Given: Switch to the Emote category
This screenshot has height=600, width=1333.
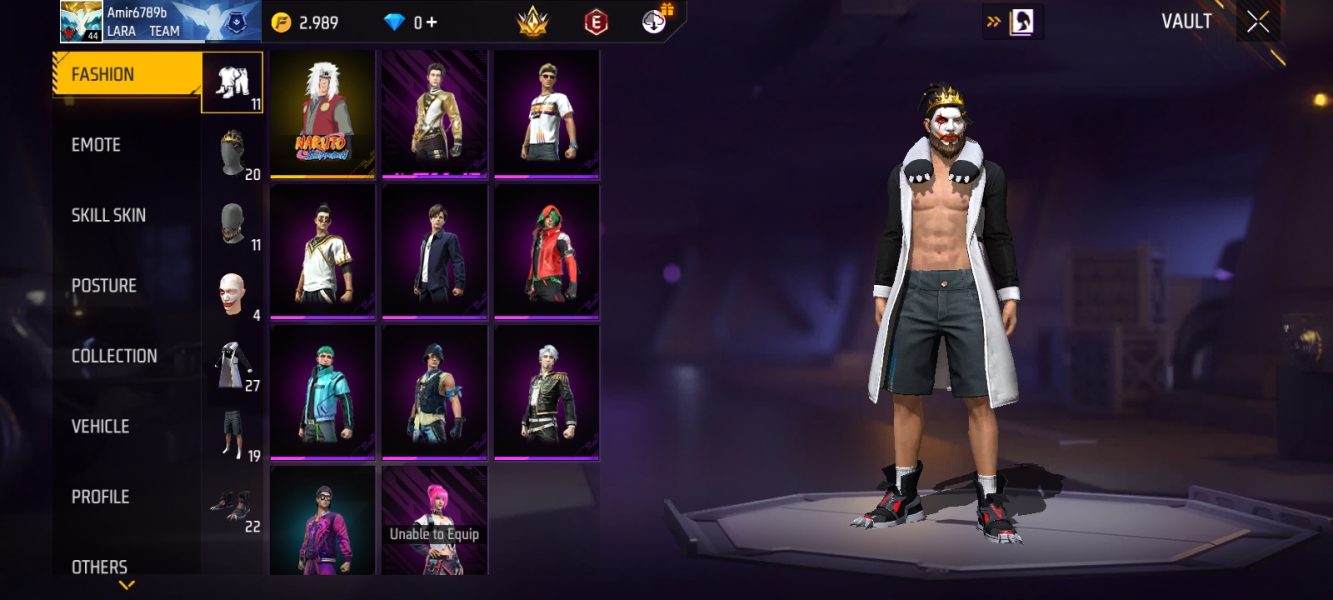Looking at the screenshot, I should [96, 145].
